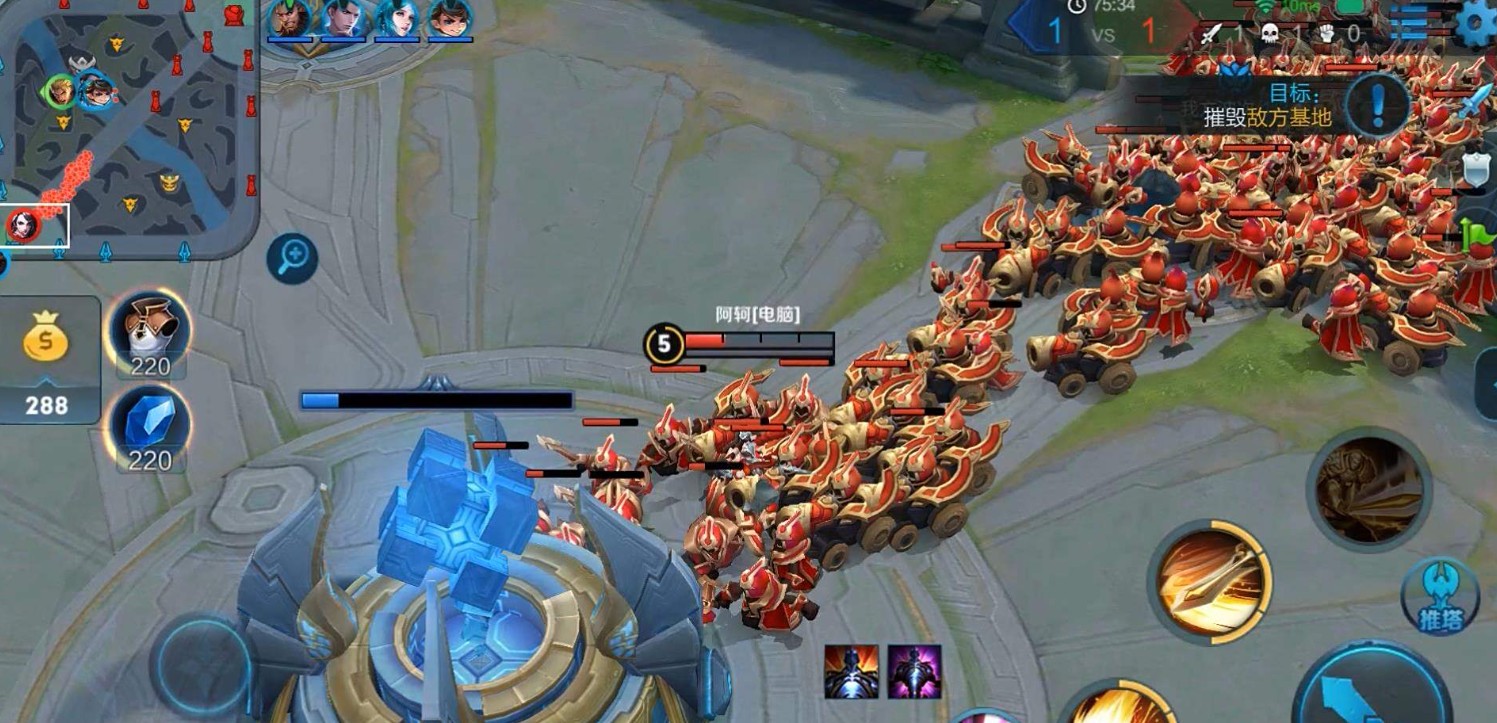
Task: Select the orange armored buff icon
Action: point(851,671)
